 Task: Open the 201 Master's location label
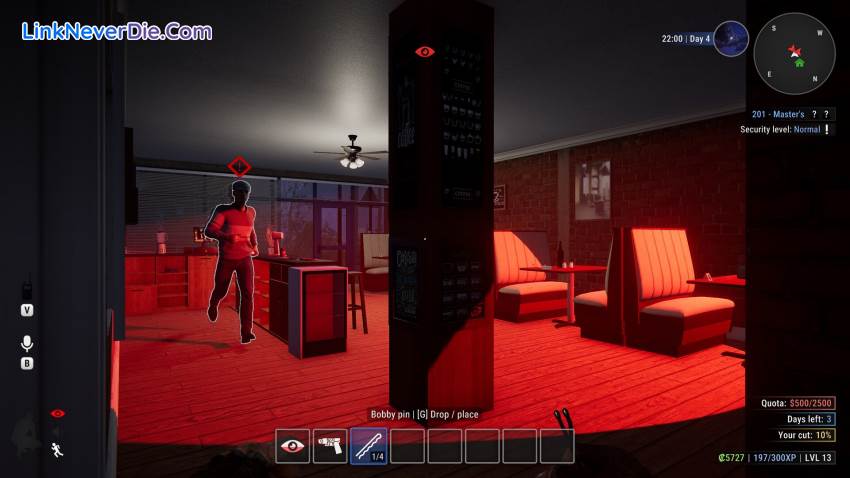click(776, 114)
